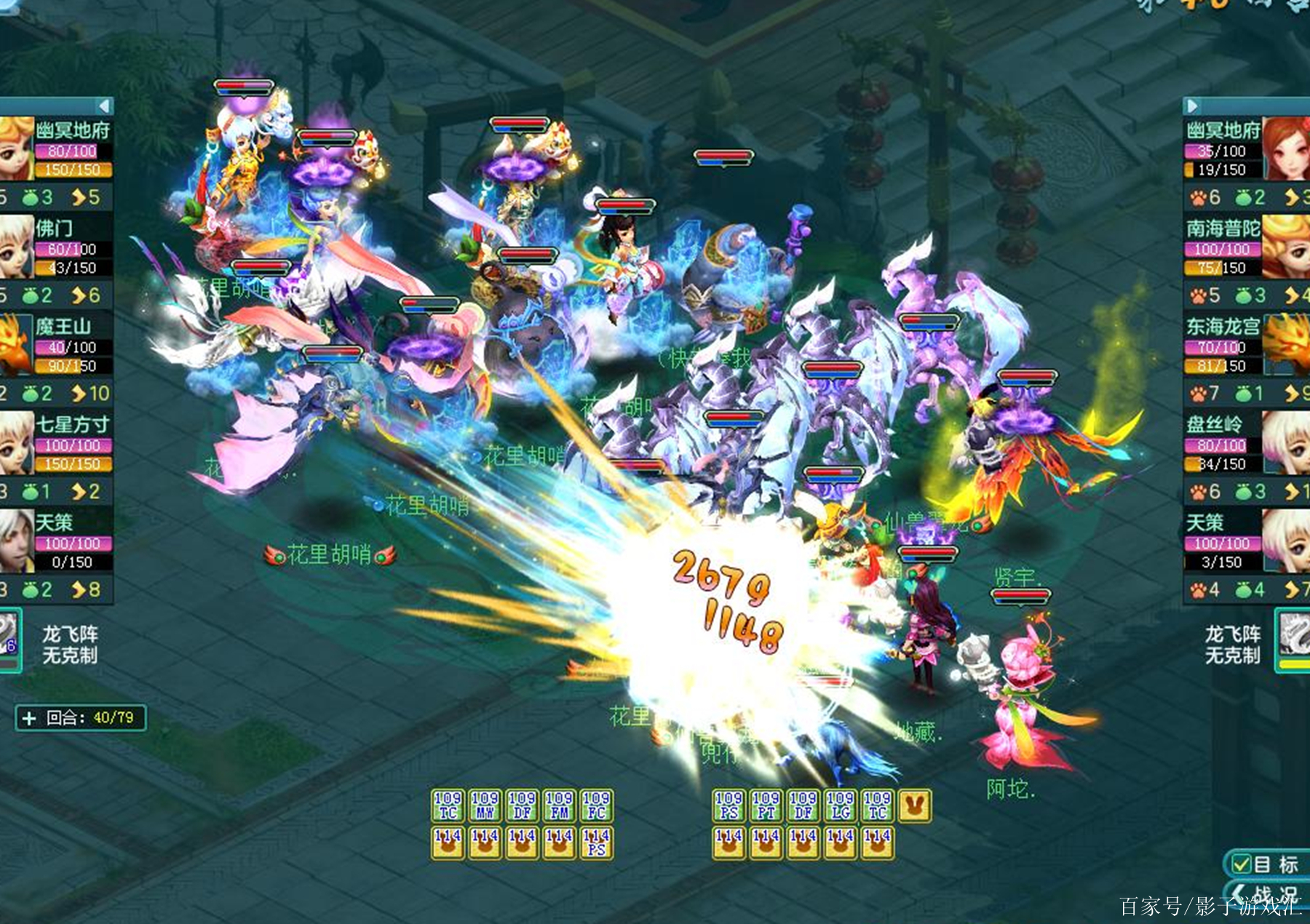Screen dimensions: 1310x924
Task: Choose the 东海龙宫 opponent entry
Action: (x=1223, y=327)
